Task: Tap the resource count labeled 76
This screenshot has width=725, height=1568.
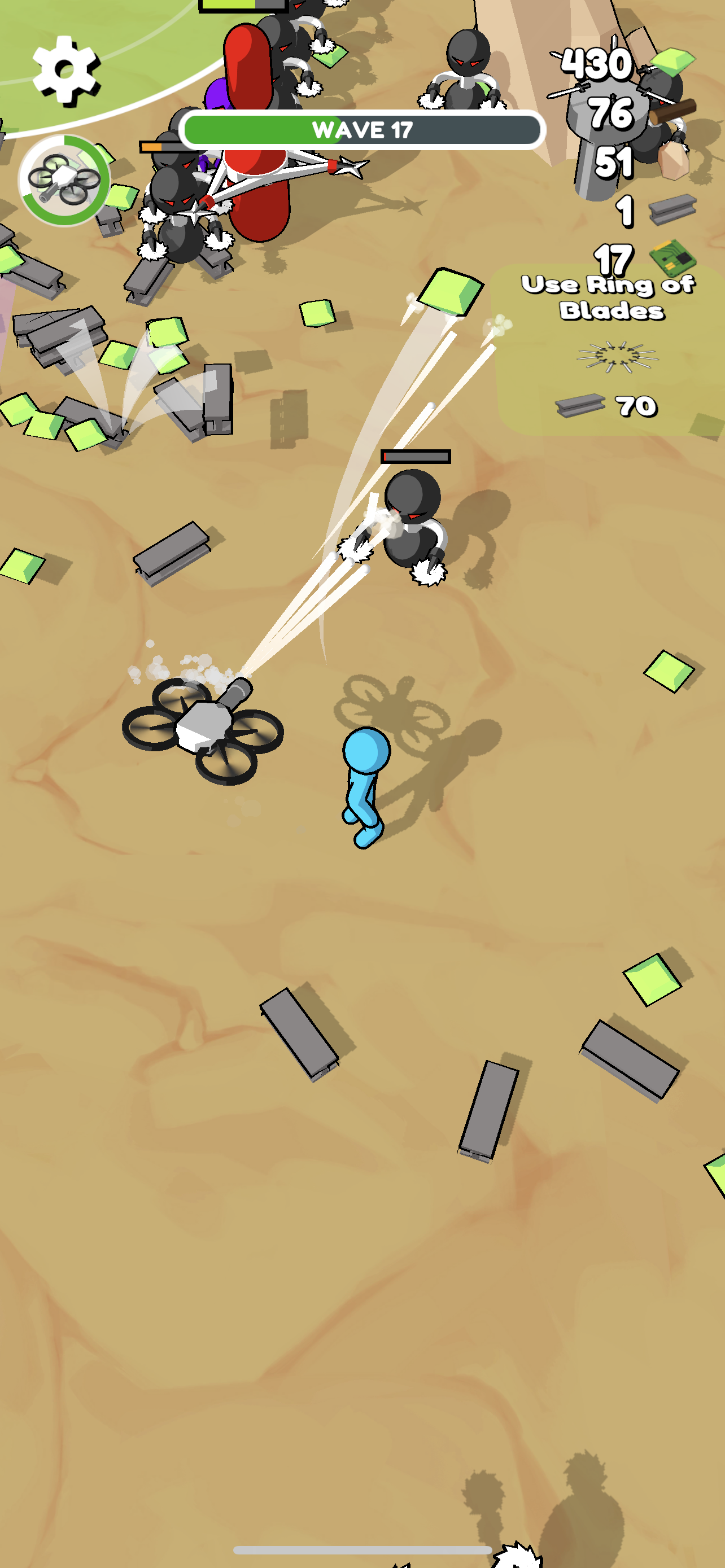Action: tap(610, 113)
